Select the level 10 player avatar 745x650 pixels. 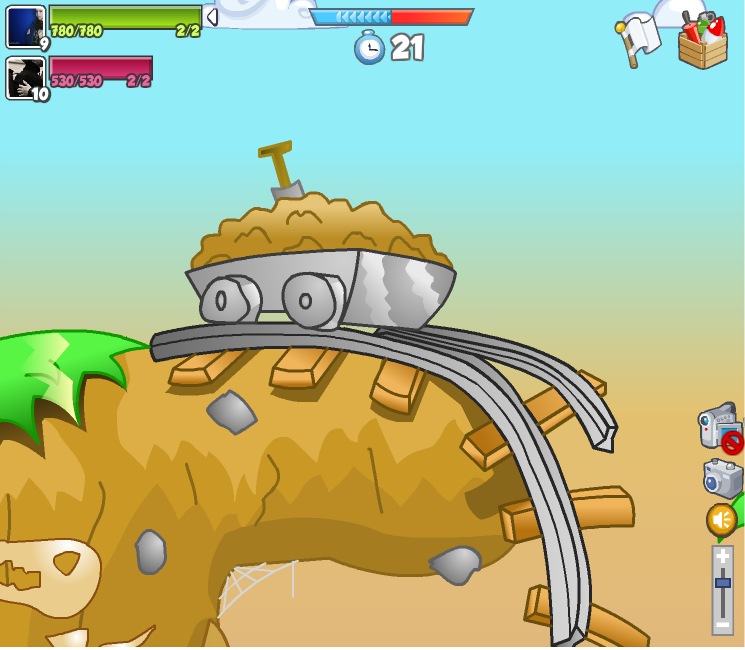click(x=25, y=78)
